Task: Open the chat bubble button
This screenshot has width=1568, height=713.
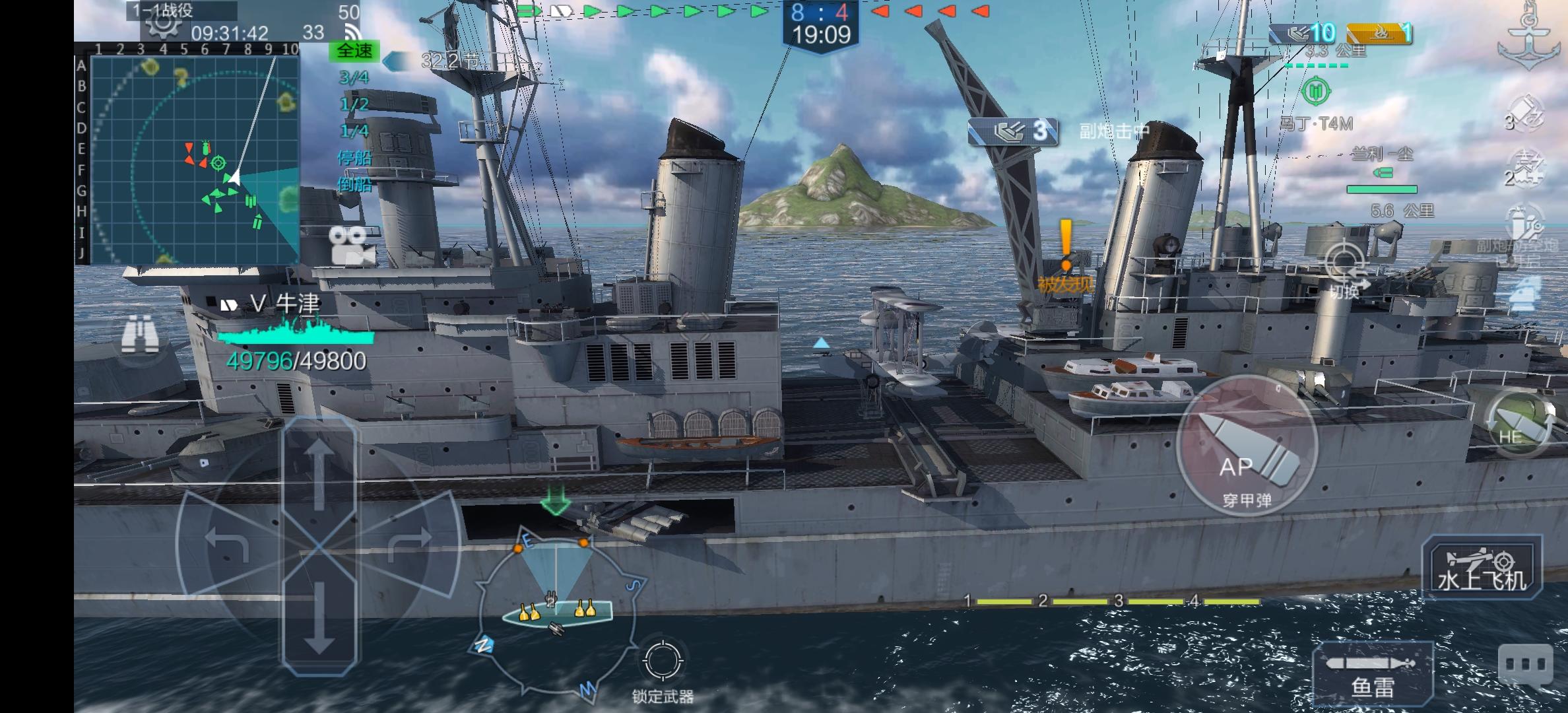Action: 1525,664
